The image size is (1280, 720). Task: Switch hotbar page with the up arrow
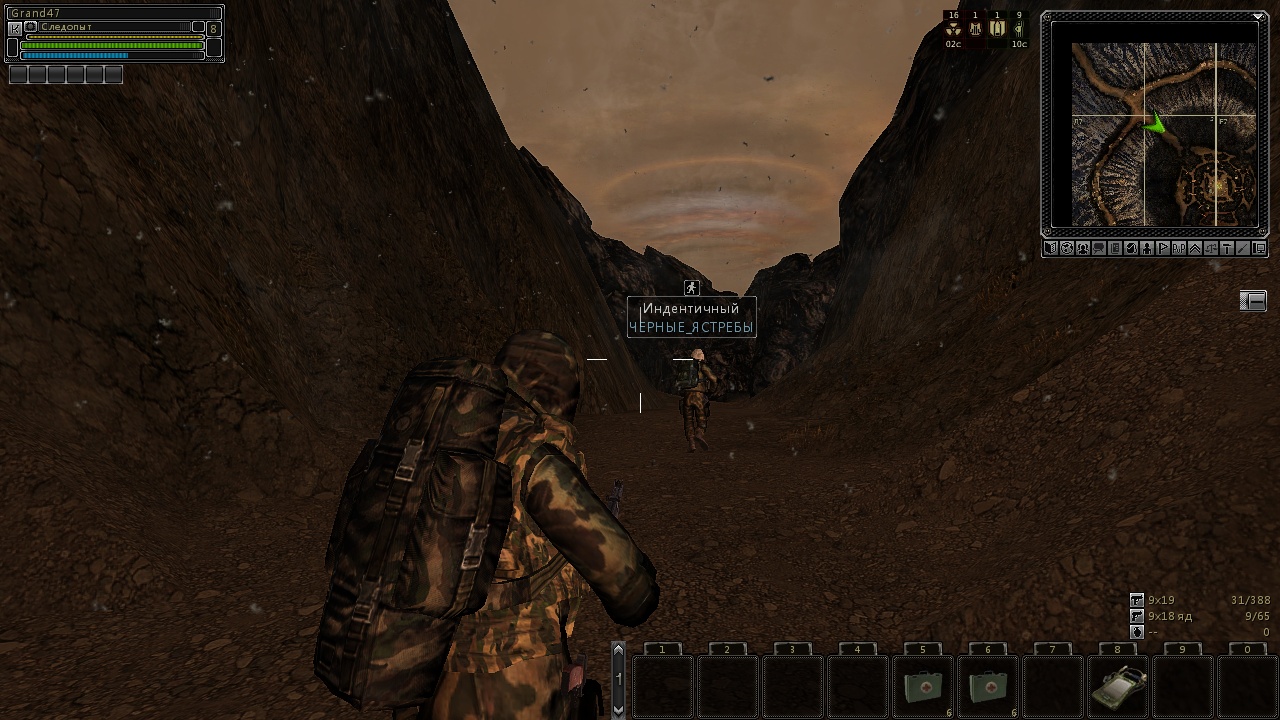tap(618, 652)
